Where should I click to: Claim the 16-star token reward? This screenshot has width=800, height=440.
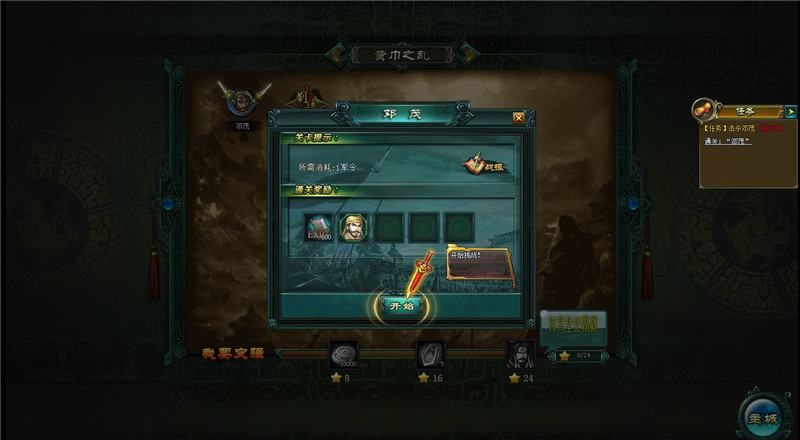431,354
